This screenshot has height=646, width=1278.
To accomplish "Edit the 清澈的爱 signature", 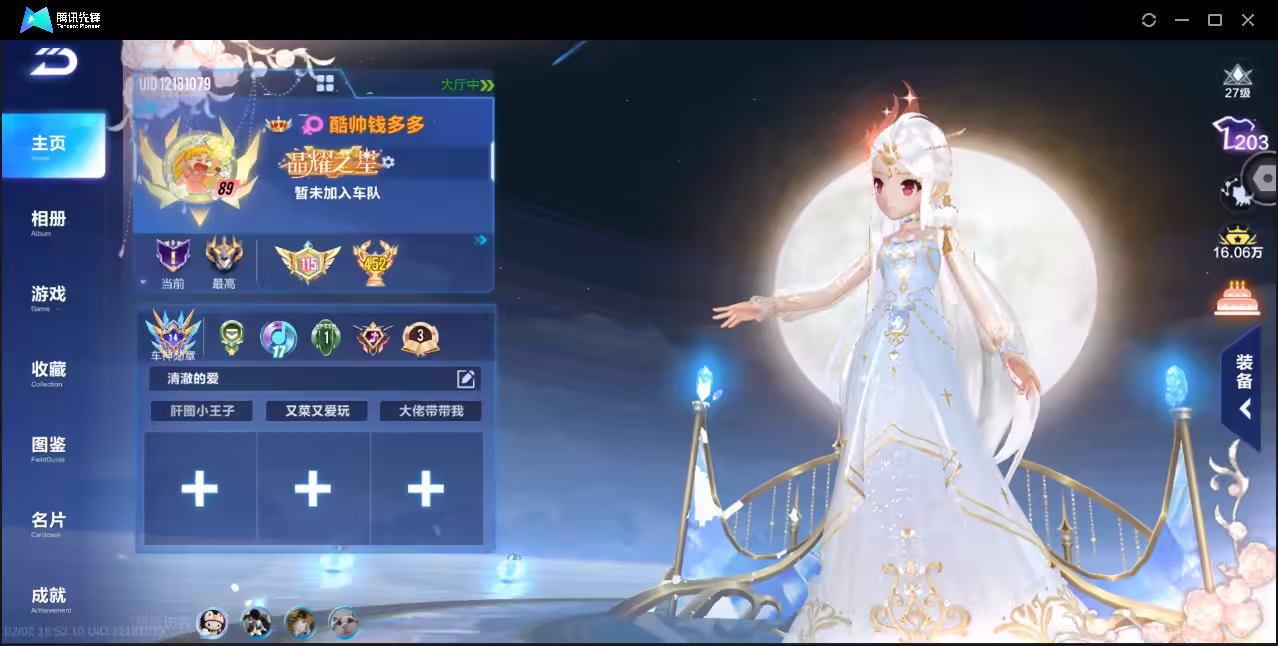I will coord(466,378).
